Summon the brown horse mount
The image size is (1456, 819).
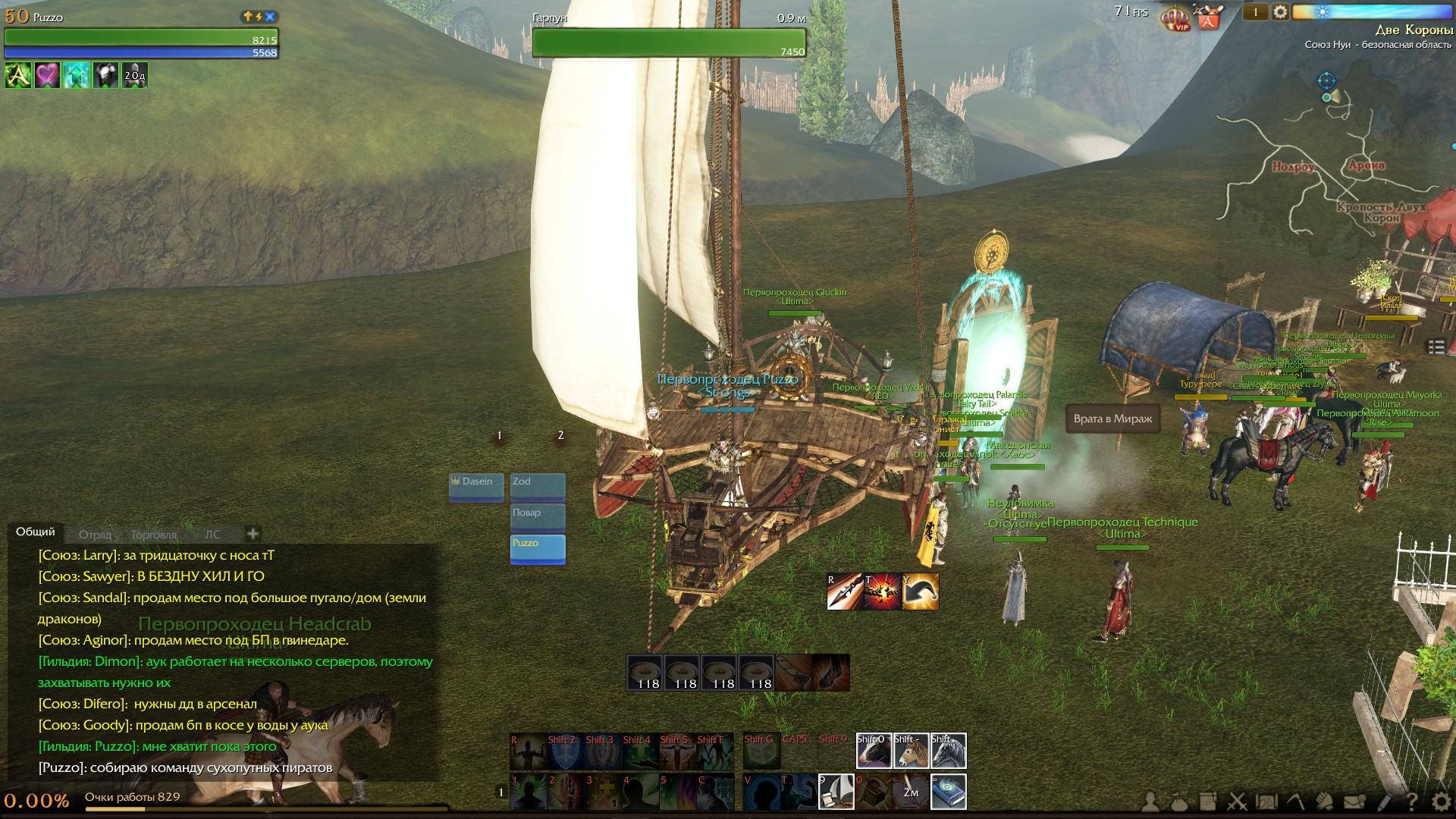pos(911,751)
